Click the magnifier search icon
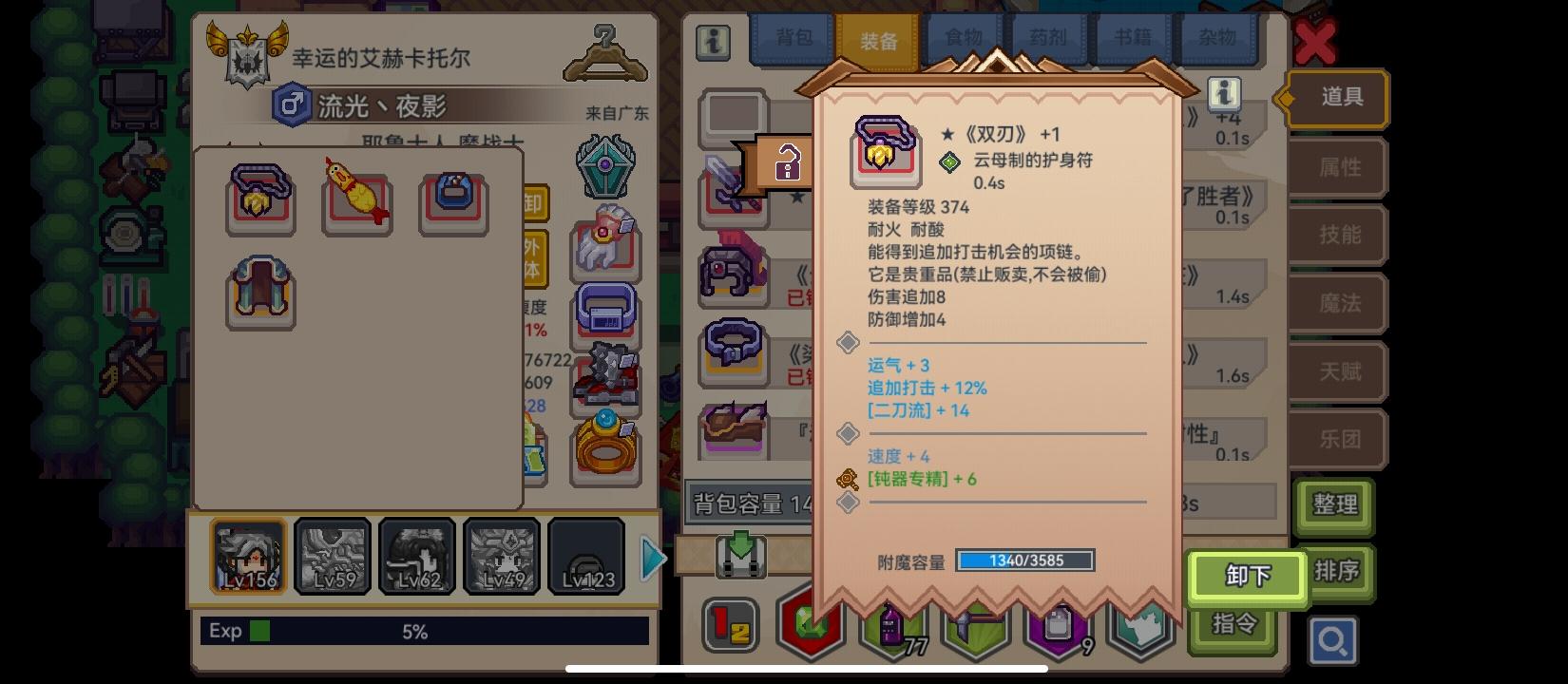This screenshot has height=684, width=1568. point(1334,640)
